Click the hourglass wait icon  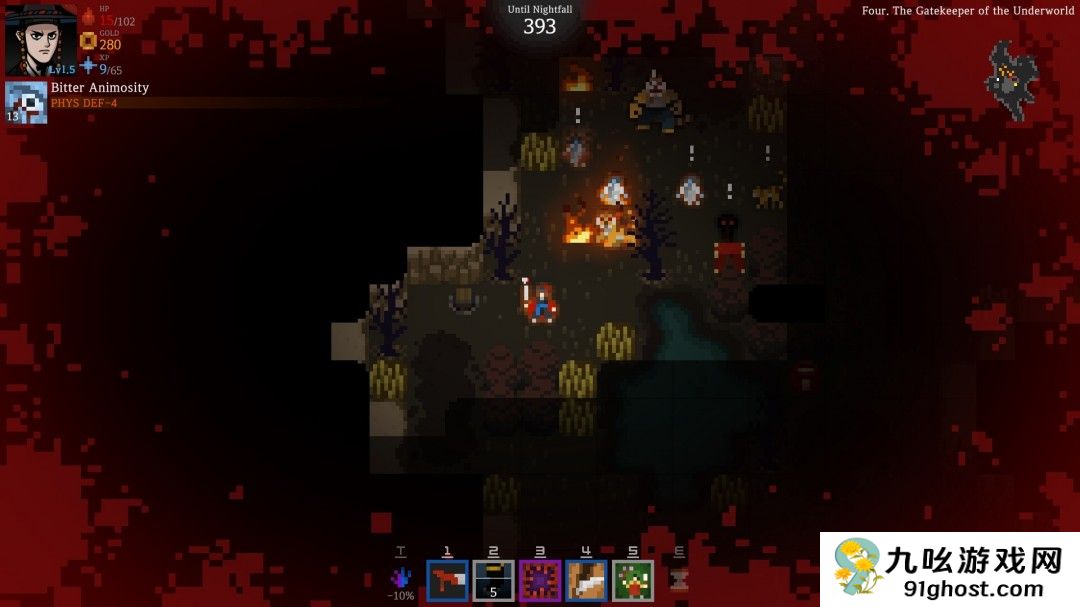click(679, 580)
